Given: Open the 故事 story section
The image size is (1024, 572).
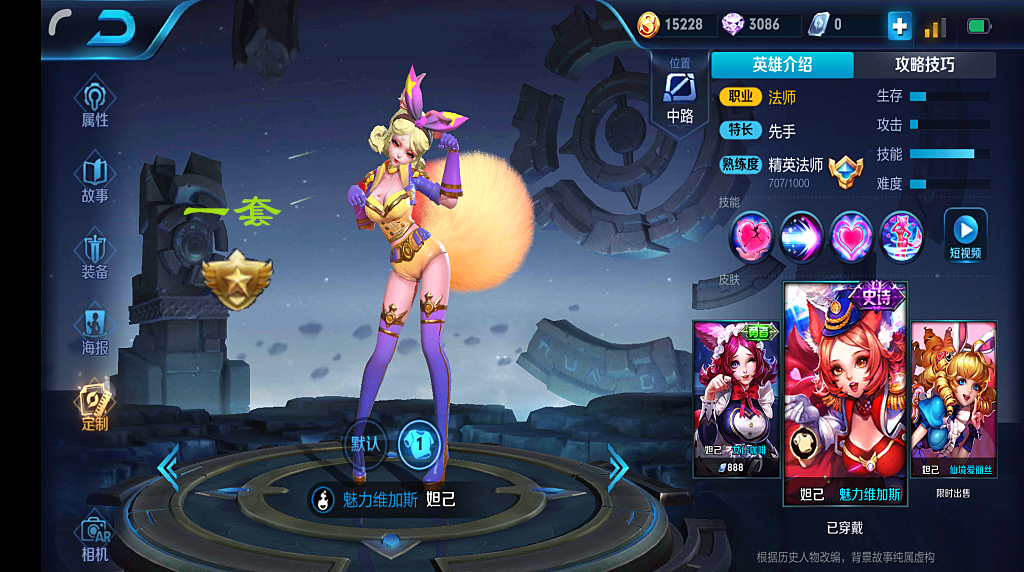Looking at the screenshot, I should coord(95,180).
